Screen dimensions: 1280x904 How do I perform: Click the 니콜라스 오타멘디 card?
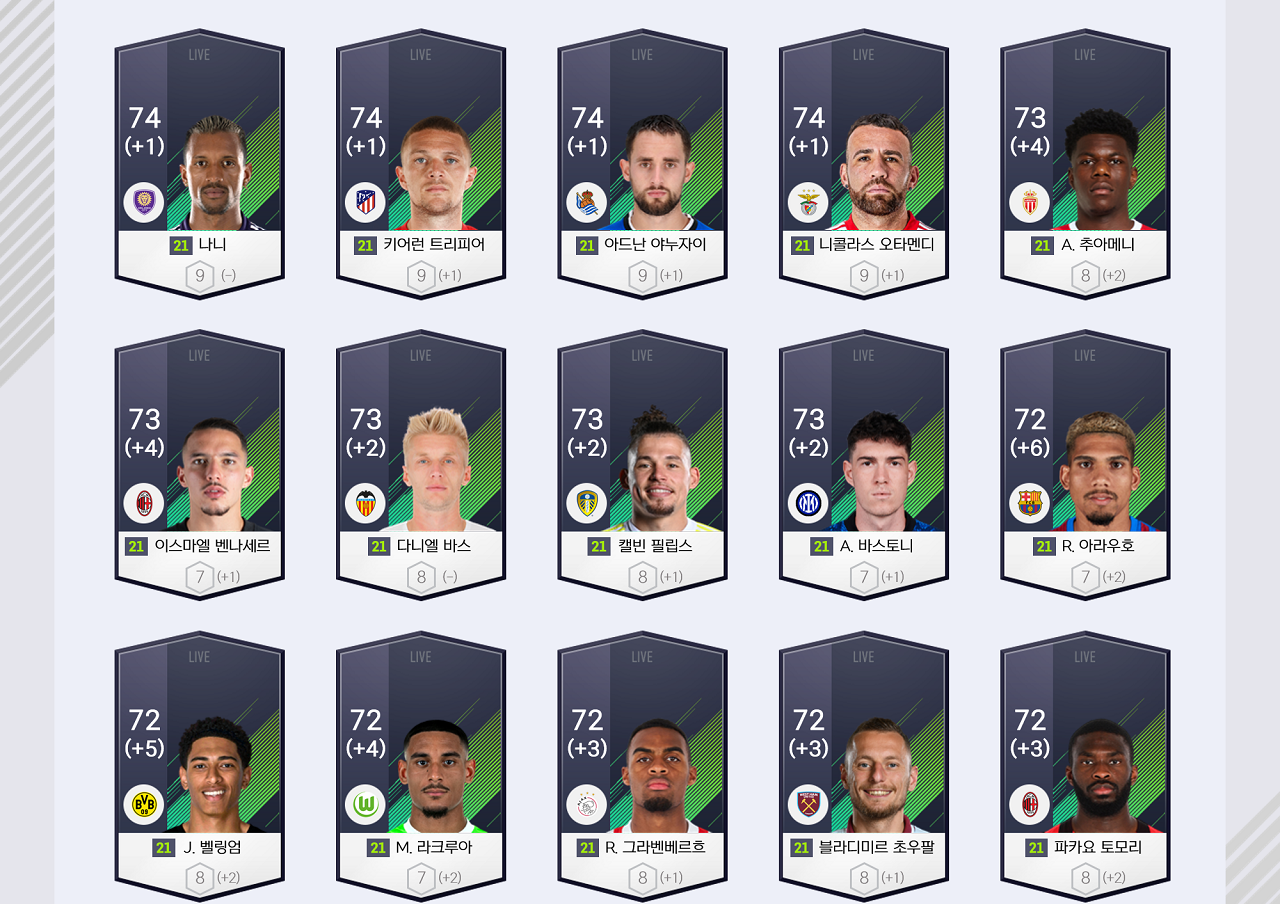pos(864,165)
